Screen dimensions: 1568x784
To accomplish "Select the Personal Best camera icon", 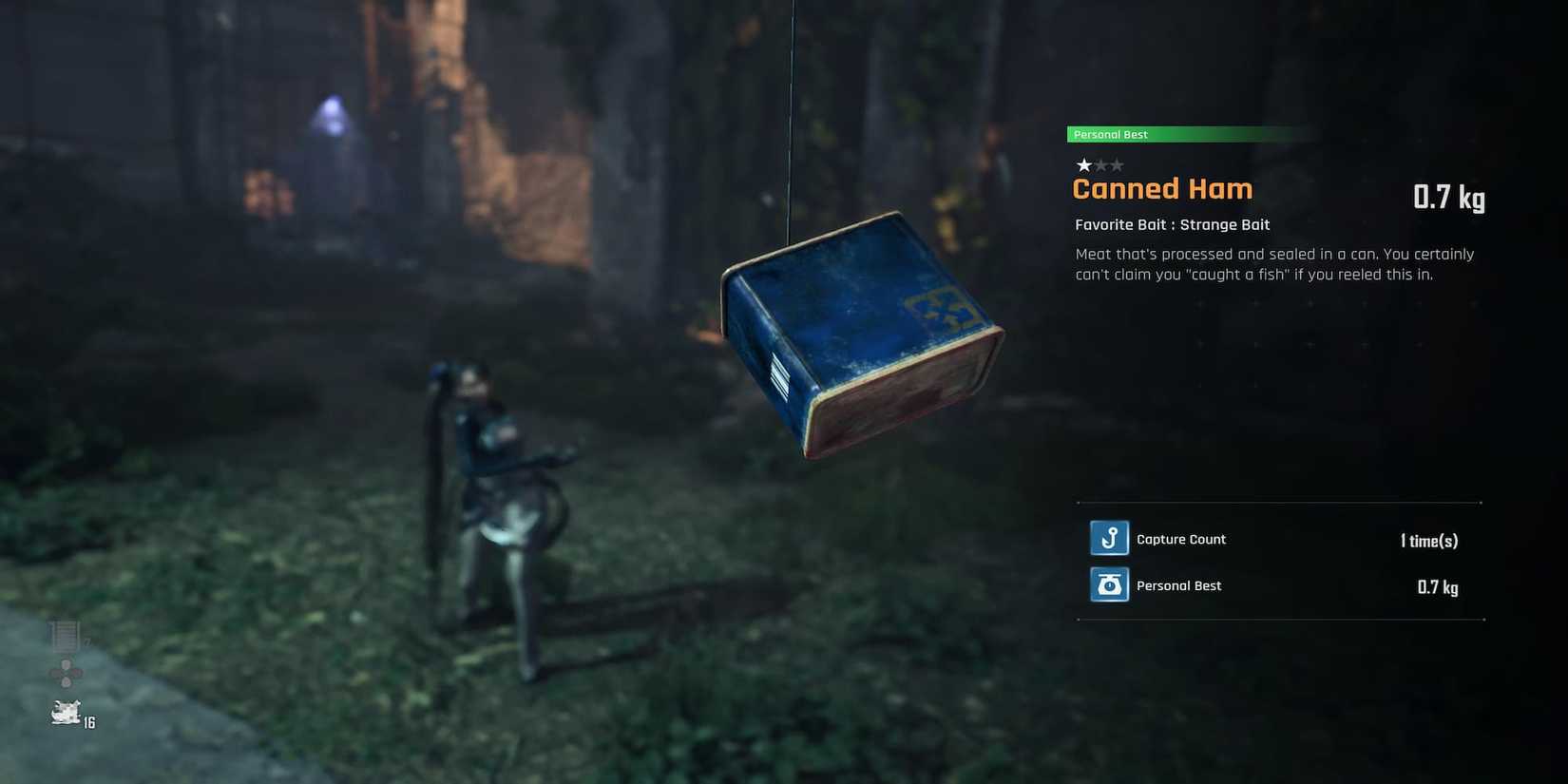I will [x=1109, y=584].
